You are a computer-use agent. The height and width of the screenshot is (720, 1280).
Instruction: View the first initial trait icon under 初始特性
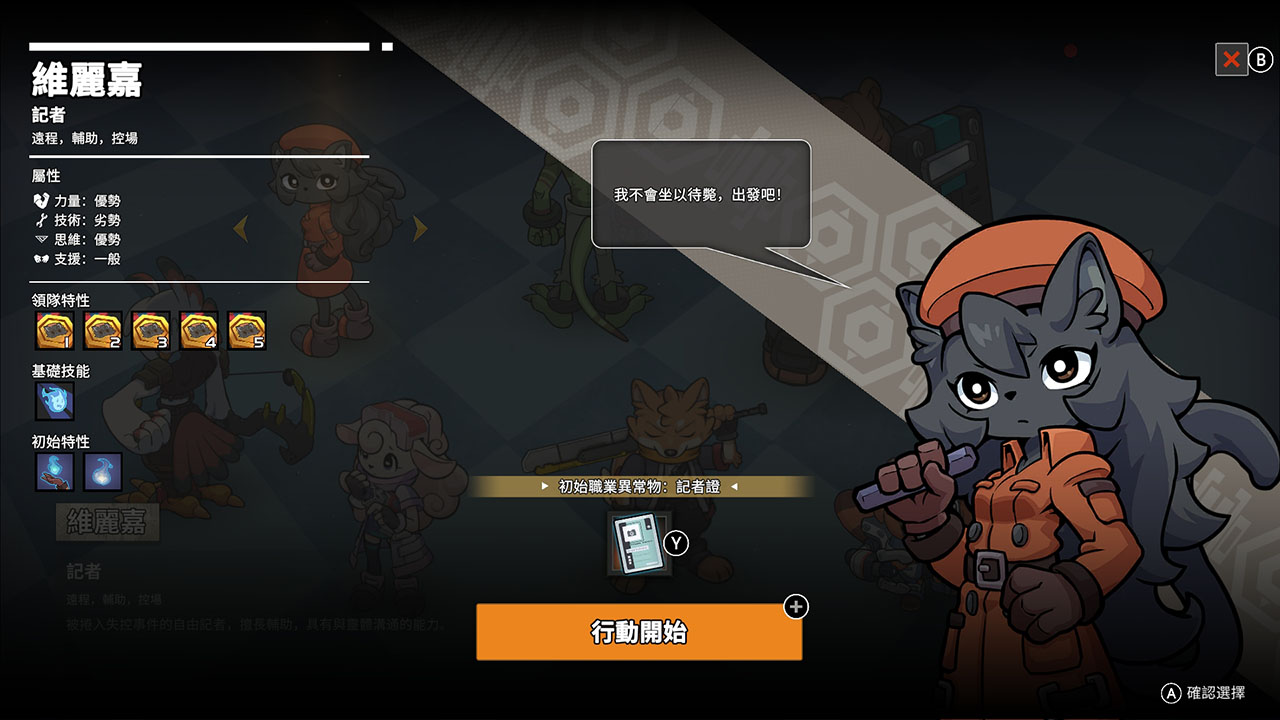pos(55,472)
